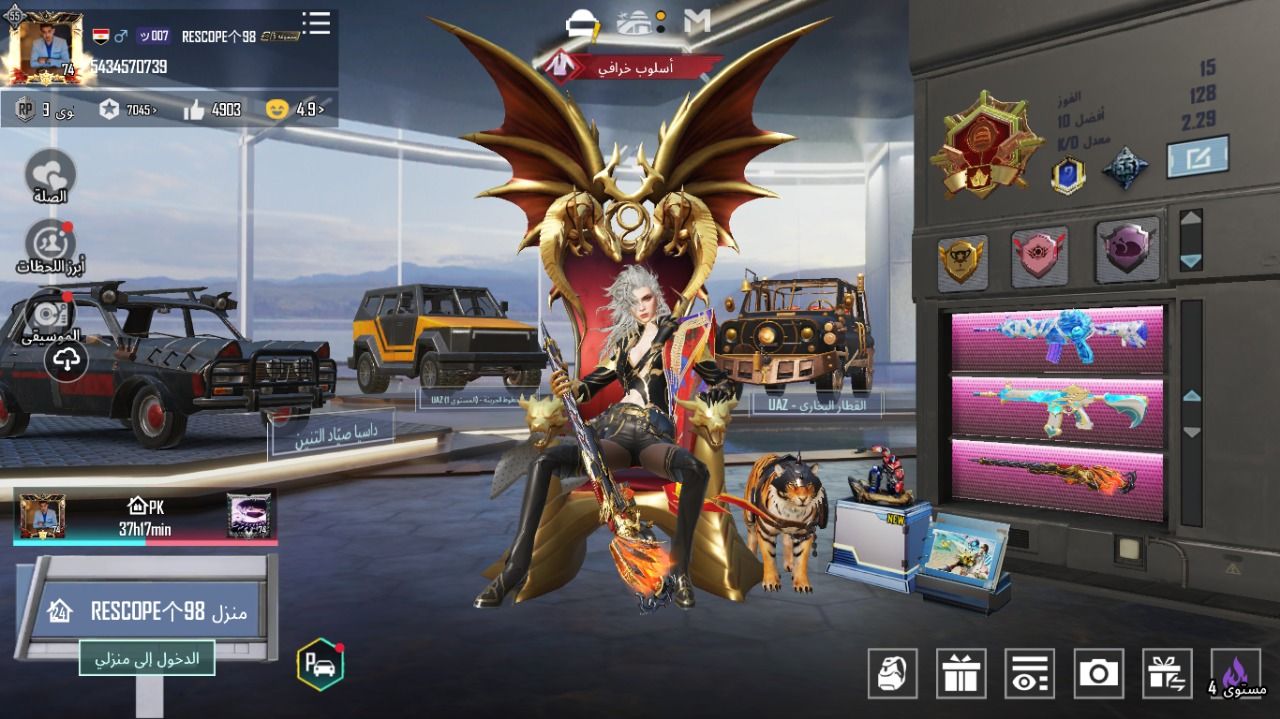Click the edit pencil button on stats panel

[1197, 158]
